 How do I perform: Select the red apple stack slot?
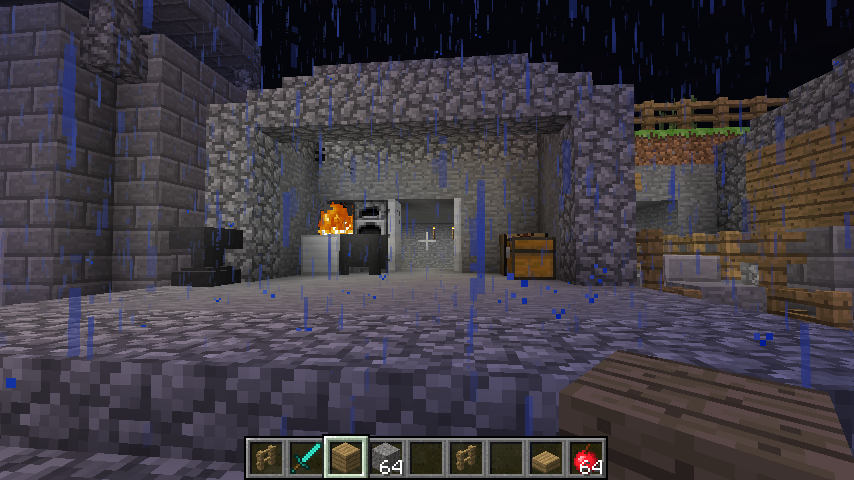[x=586, y=458]
